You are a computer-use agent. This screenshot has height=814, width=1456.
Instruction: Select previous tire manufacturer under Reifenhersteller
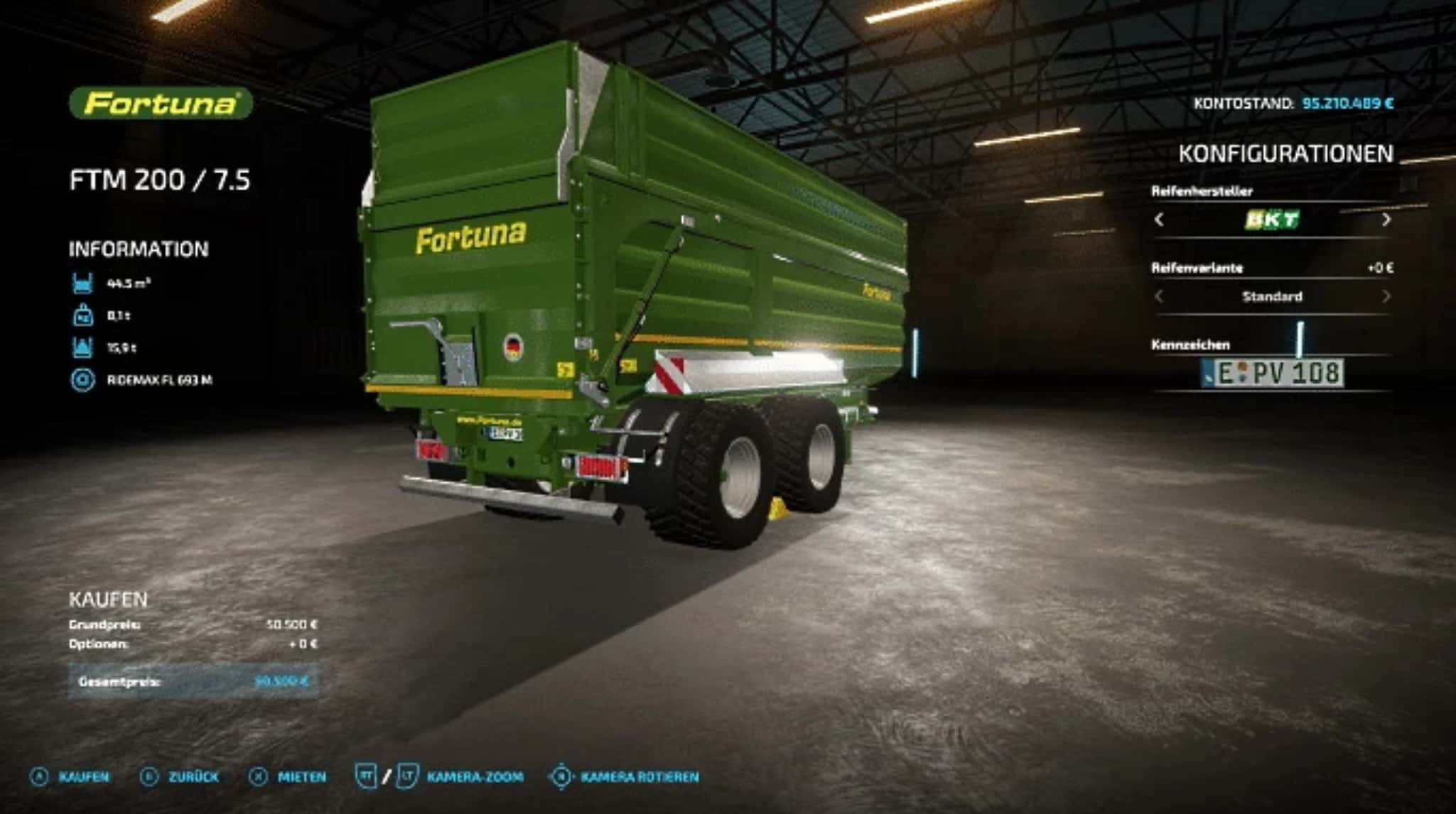1159,219
